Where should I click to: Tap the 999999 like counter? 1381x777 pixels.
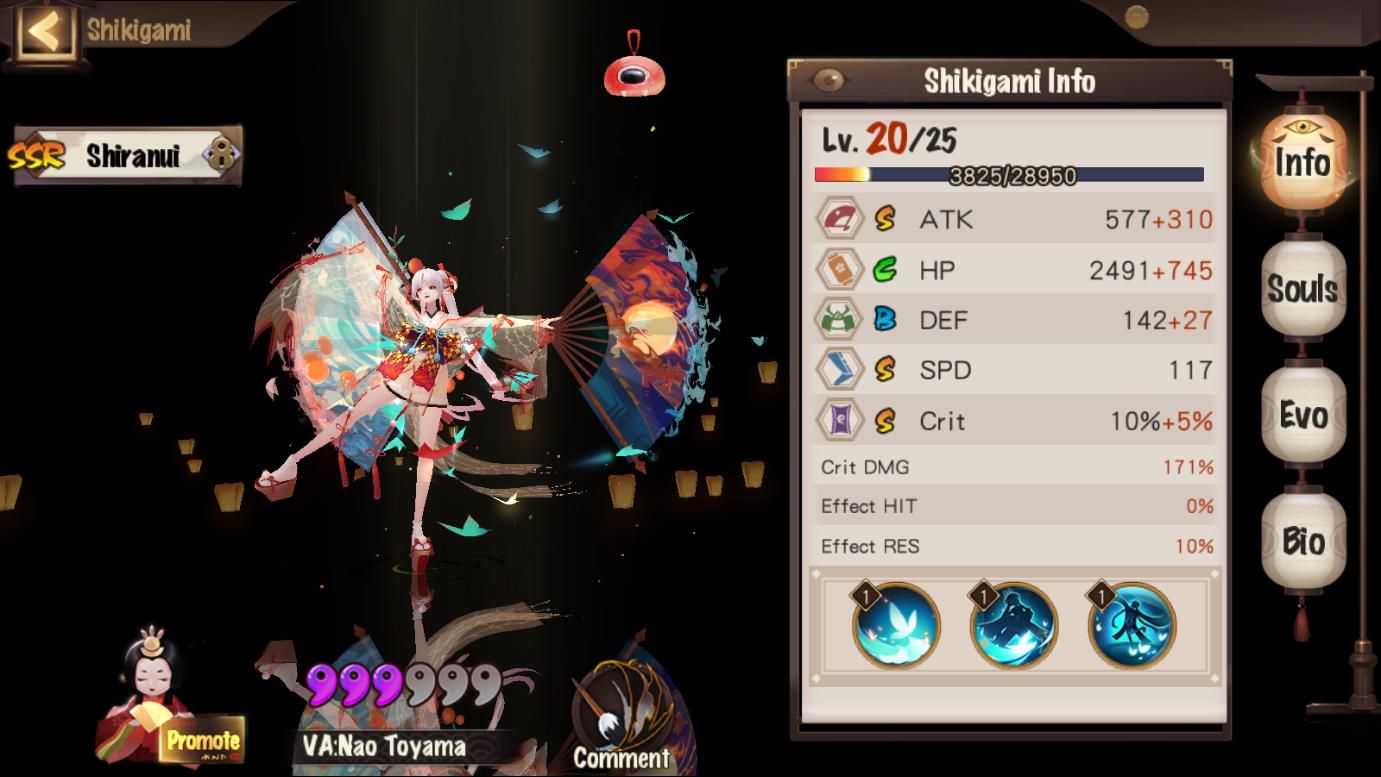(x=403, y=685)
